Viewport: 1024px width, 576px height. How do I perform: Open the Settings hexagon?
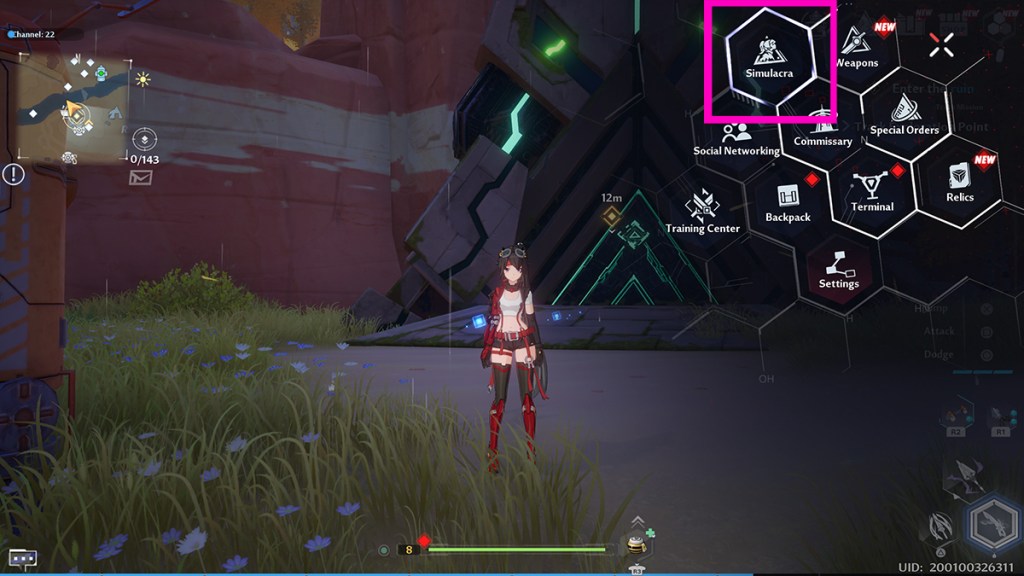point(839,269)
